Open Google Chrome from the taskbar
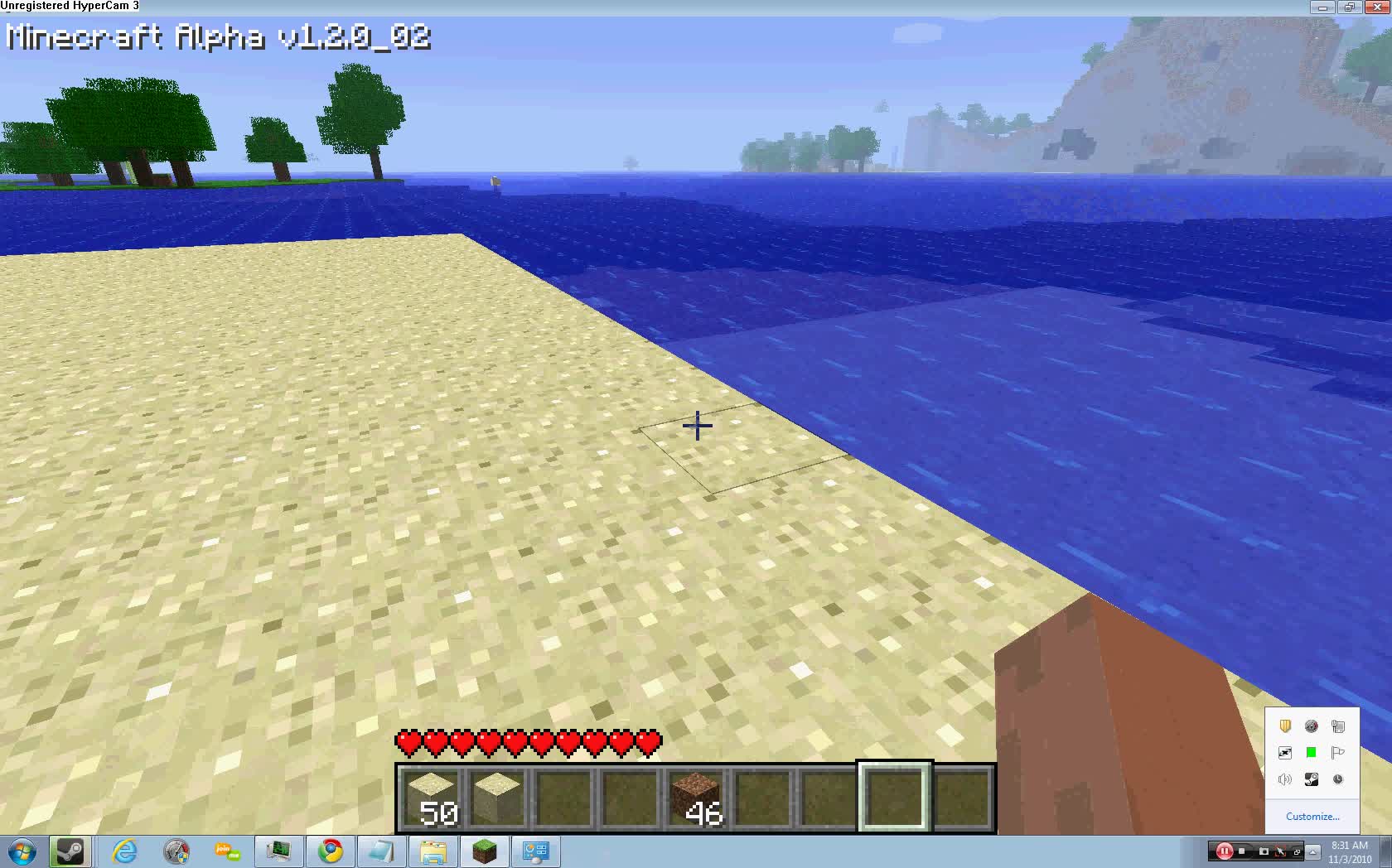 [331, 851]
